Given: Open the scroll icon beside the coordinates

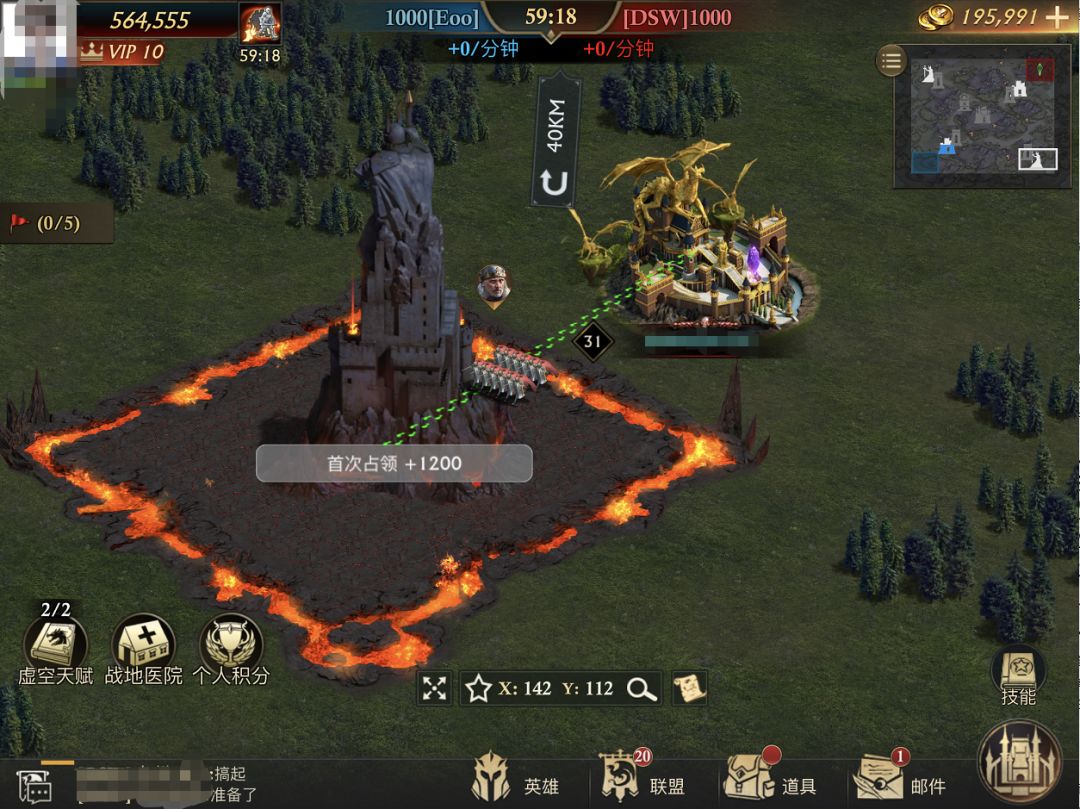Looking at the screenshot, I should [689, 687].
